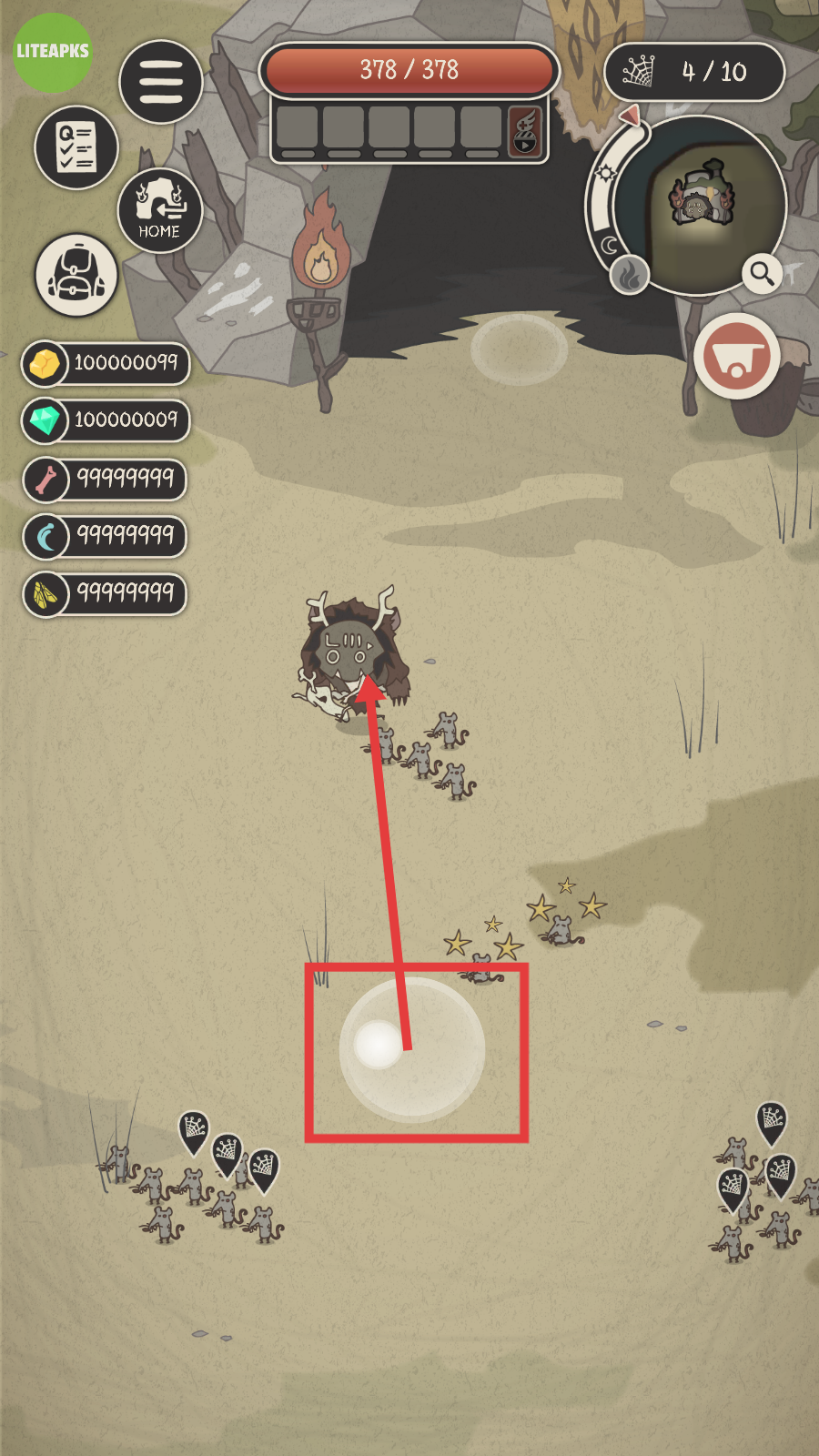Click the LITEAPKS green logo
Image resolution: width=819 pixels, height=1456 pixels.
(x=53, y=52)
